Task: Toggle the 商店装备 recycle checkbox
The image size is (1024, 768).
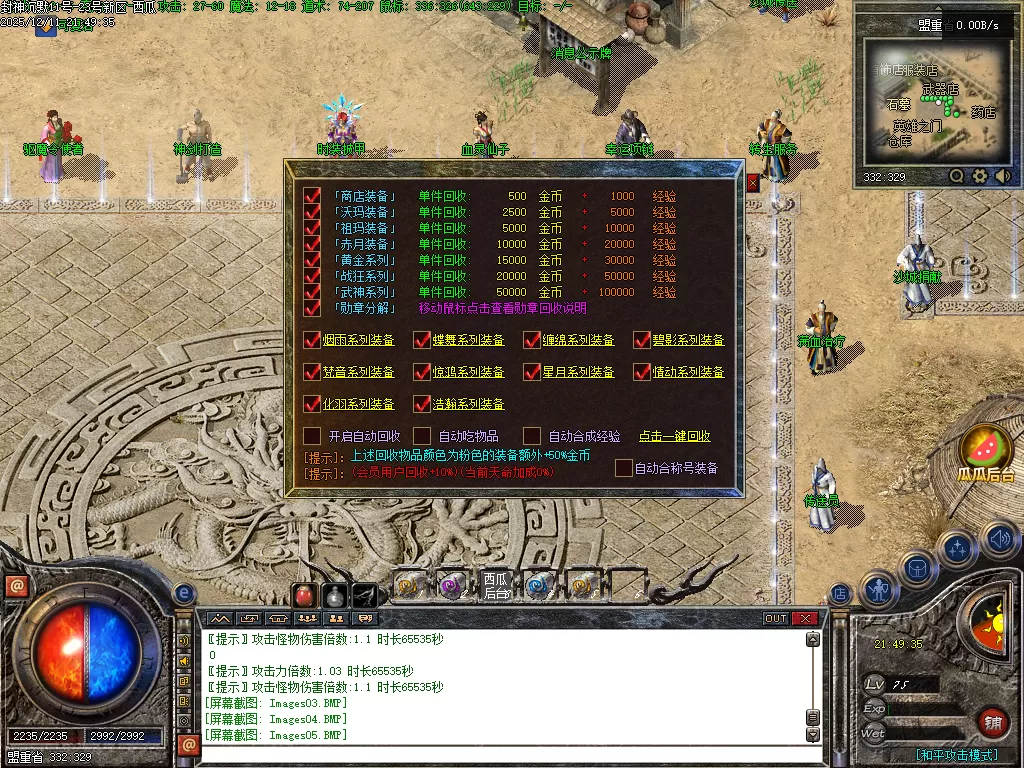Action: (x=313, y=196)
